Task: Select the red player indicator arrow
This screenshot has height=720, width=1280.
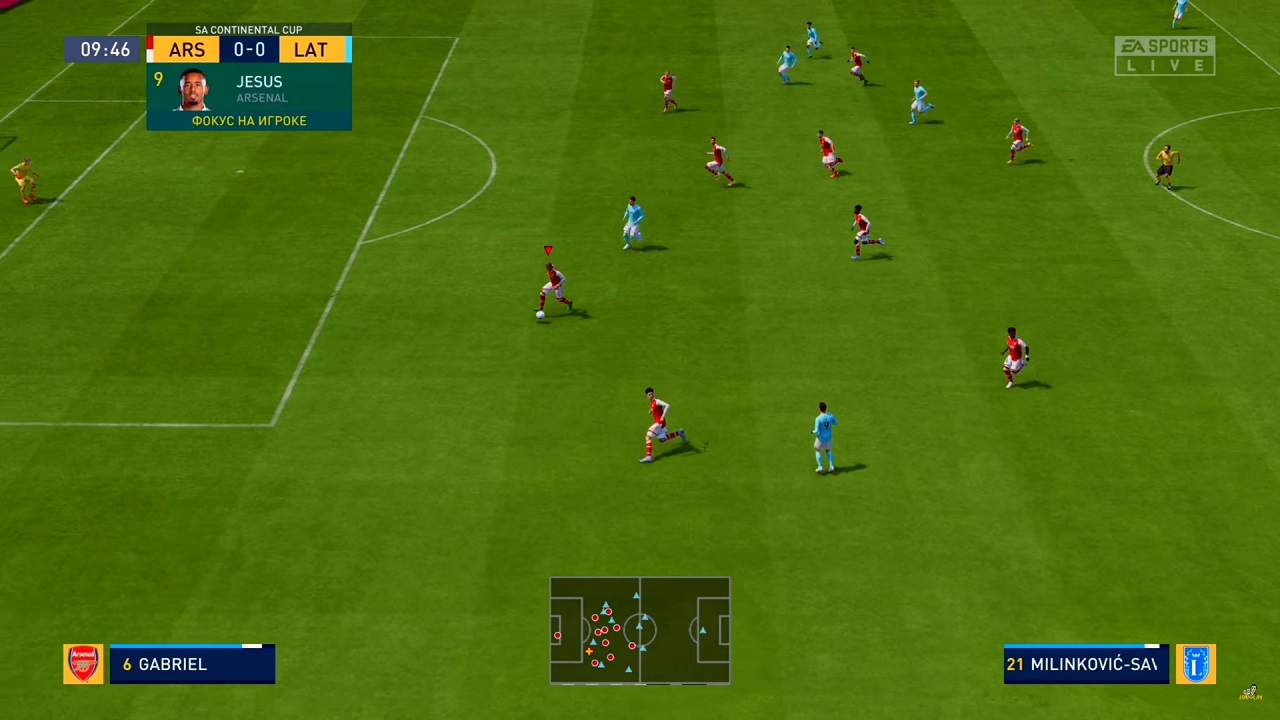Action: [x=548, y=249]
